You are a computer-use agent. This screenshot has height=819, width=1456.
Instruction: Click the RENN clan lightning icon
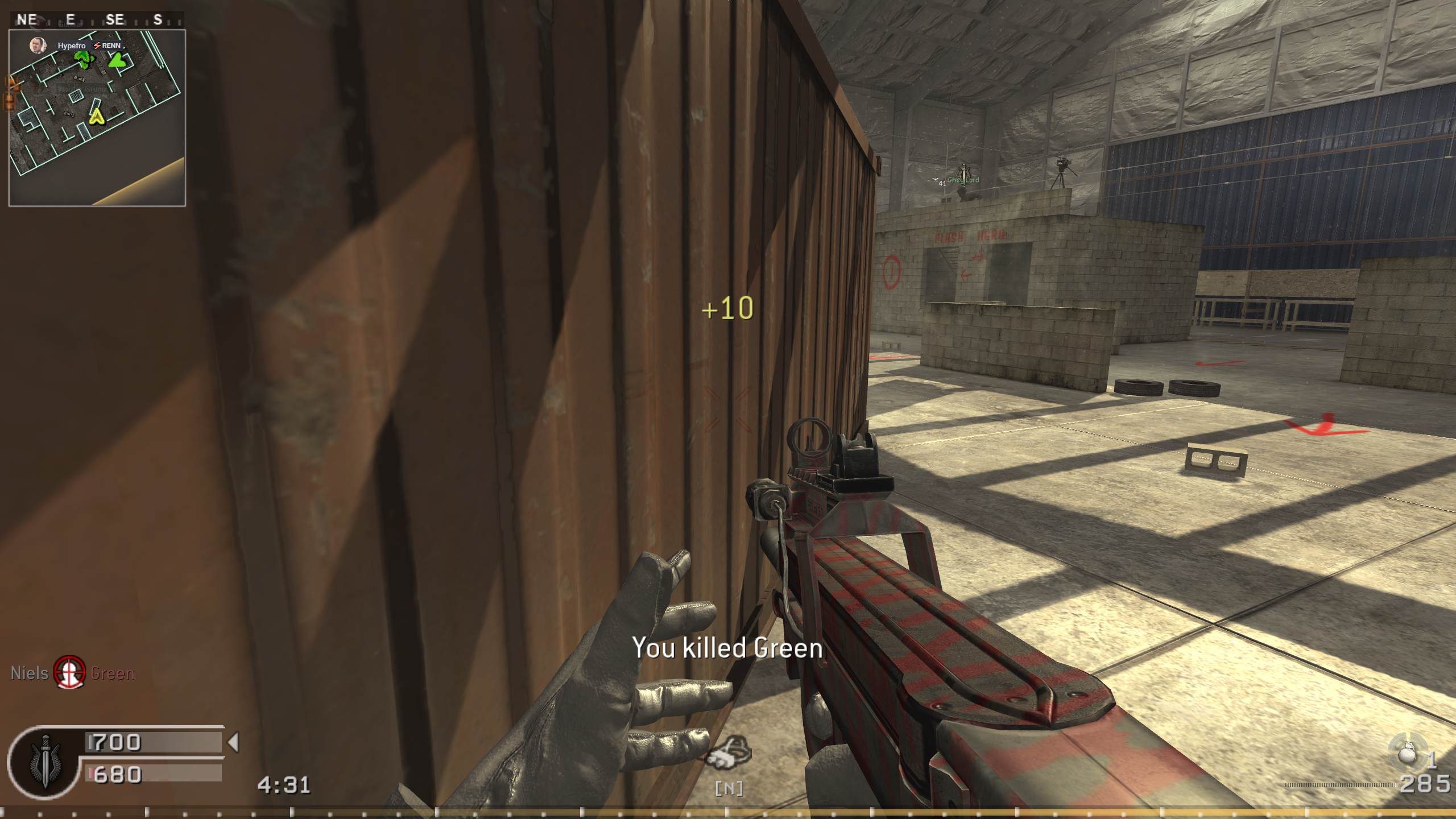click(98, 45)
